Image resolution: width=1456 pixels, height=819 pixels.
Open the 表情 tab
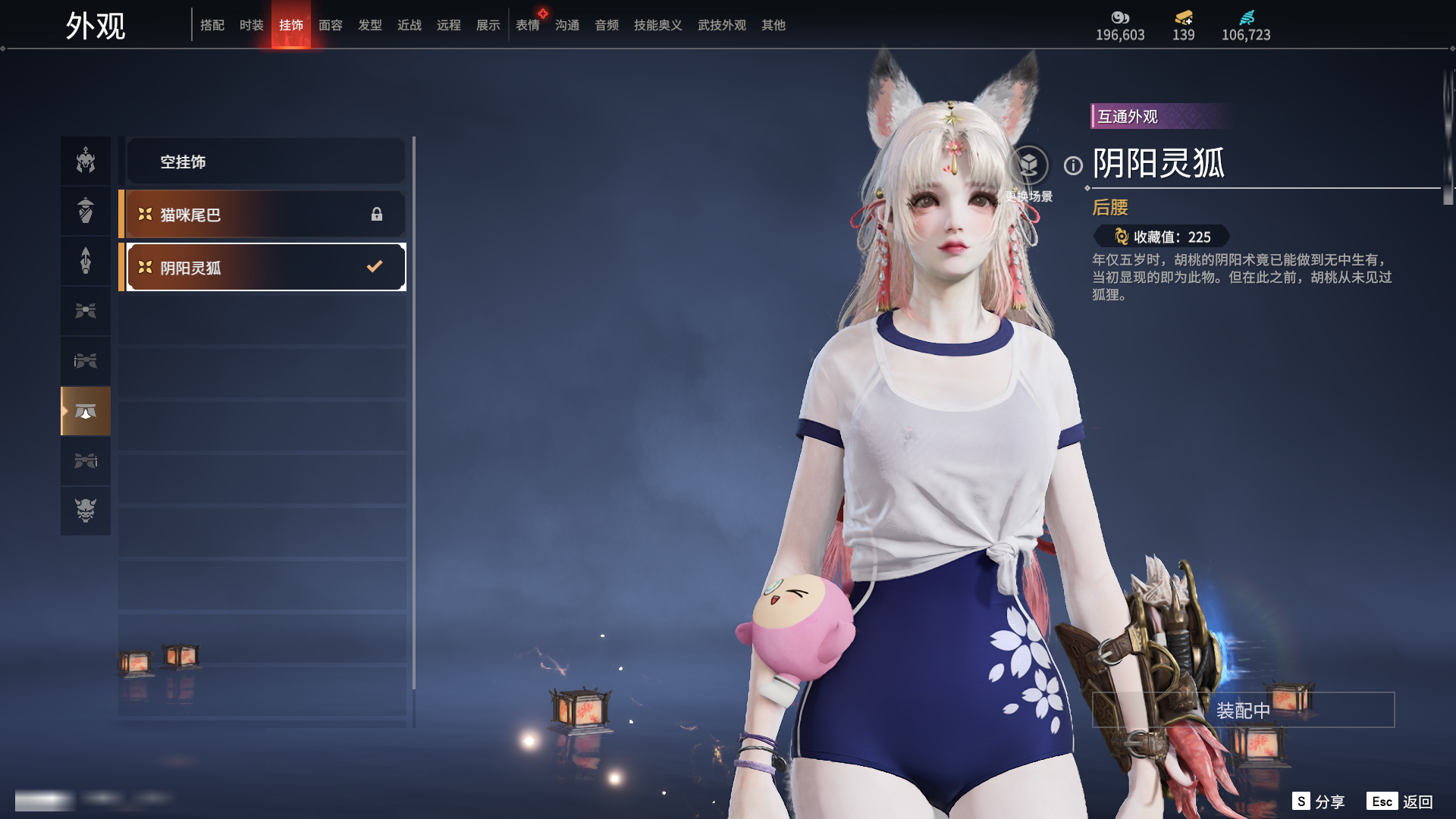tap(528, 25)
